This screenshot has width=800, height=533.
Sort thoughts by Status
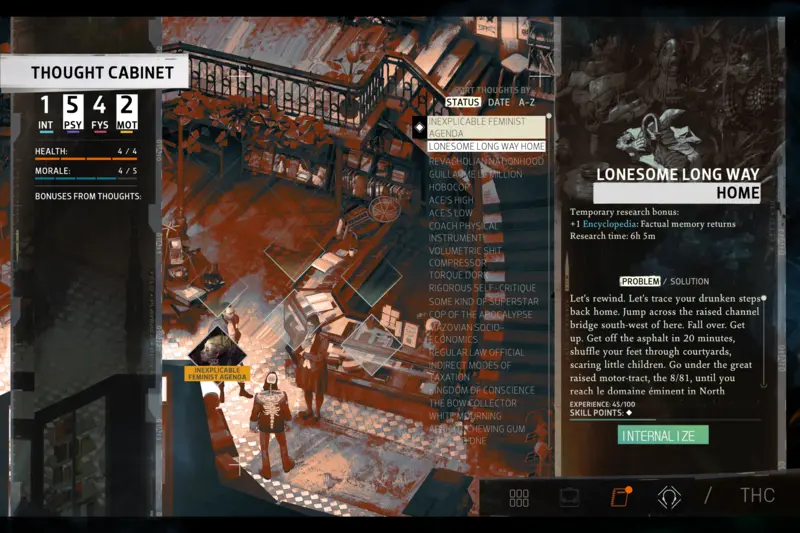(463, 102)
